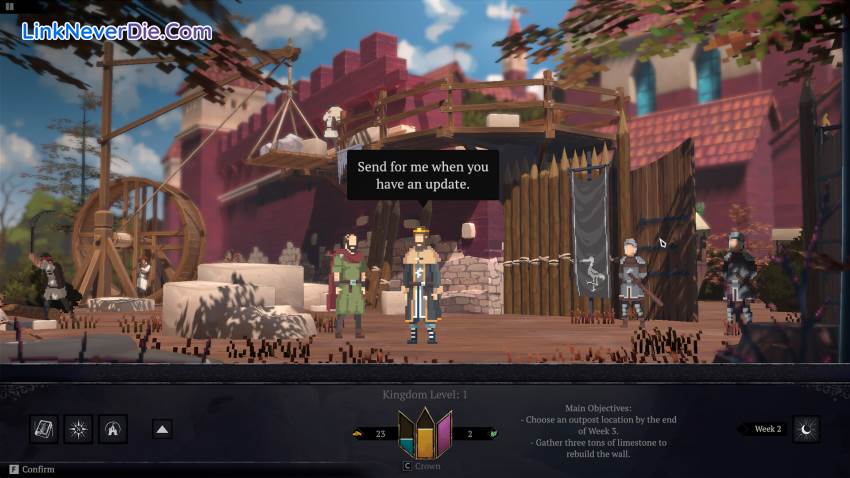Image resolution: width=850 pixels, height=478 pixels.
Task: Open the kingdom arch icon
Action: (113, 429)
